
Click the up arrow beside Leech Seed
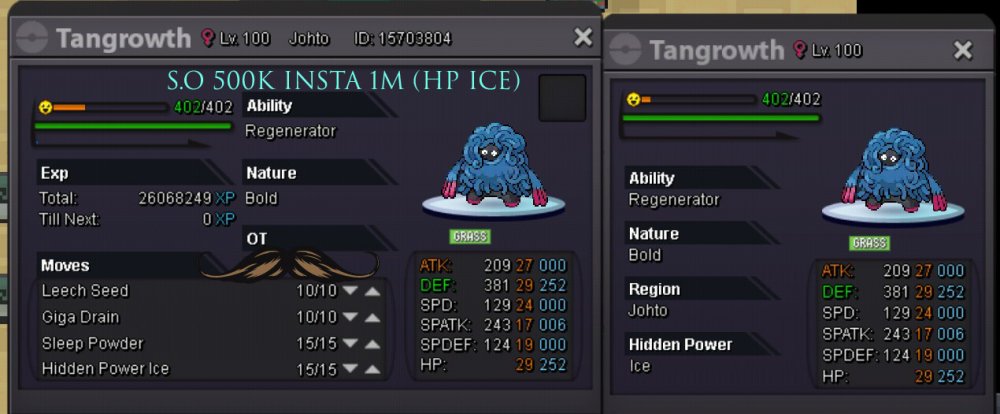pos(372,291)
